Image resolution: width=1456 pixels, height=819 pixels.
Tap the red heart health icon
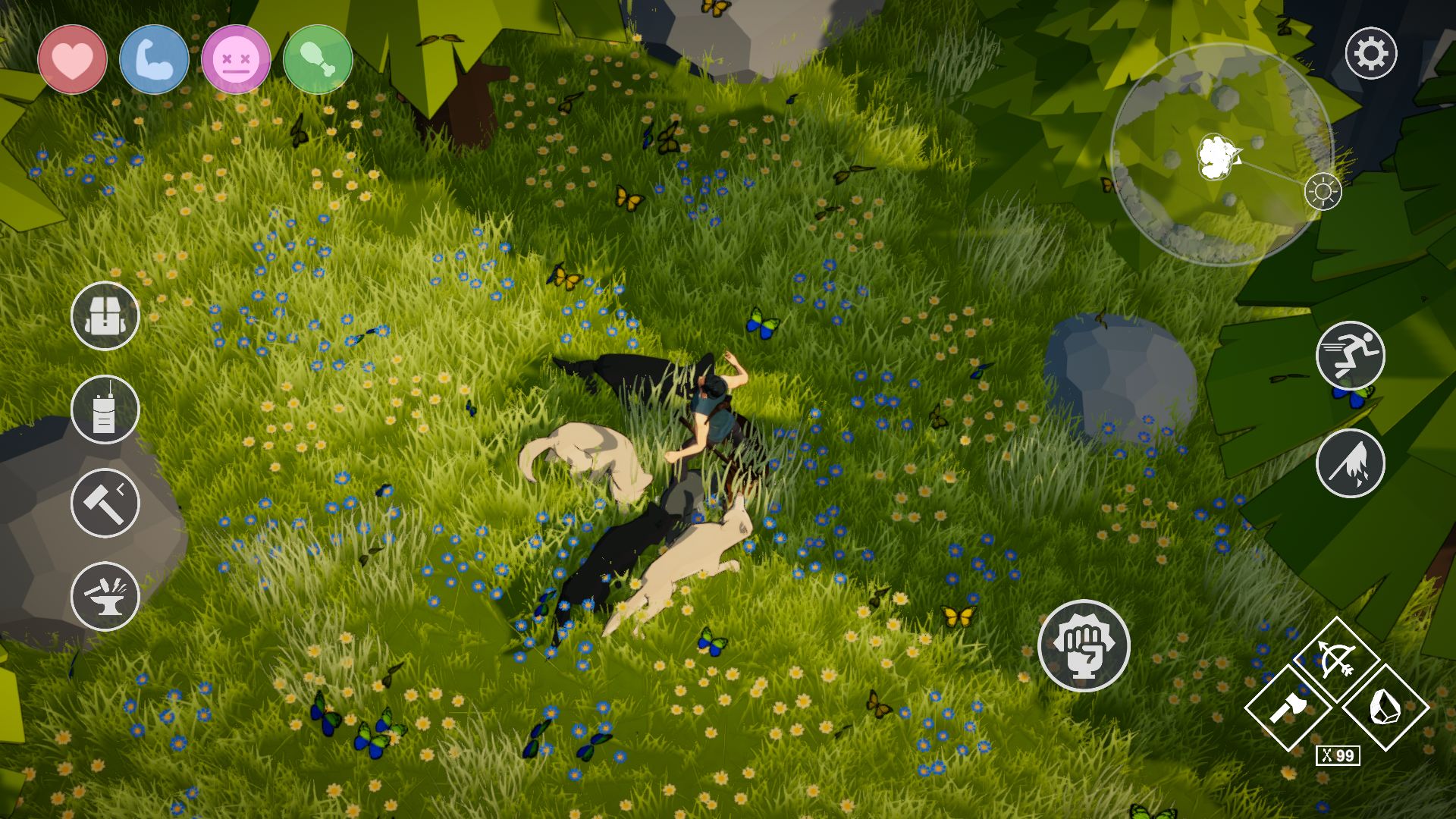(x=73, y=60)
